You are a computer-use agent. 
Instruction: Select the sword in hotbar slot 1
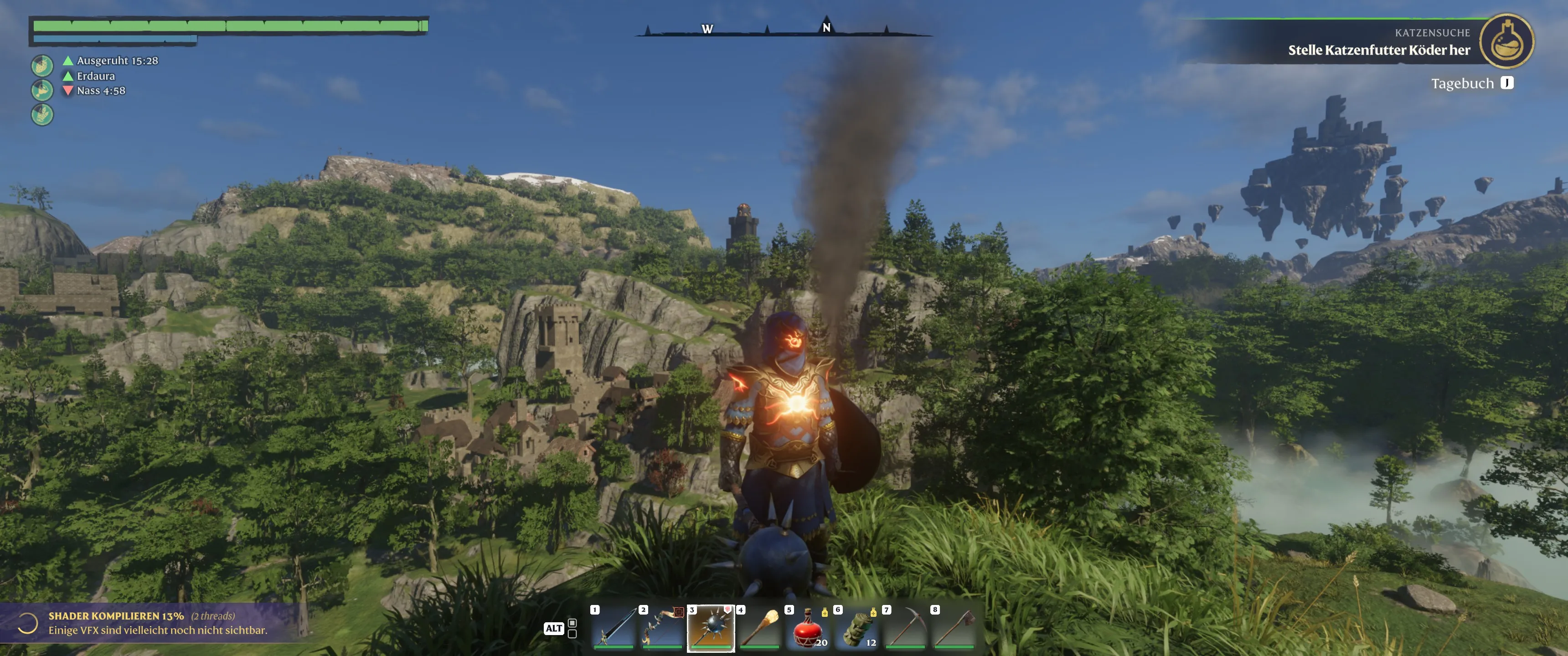pyautogui.click(x=614, y=627)
